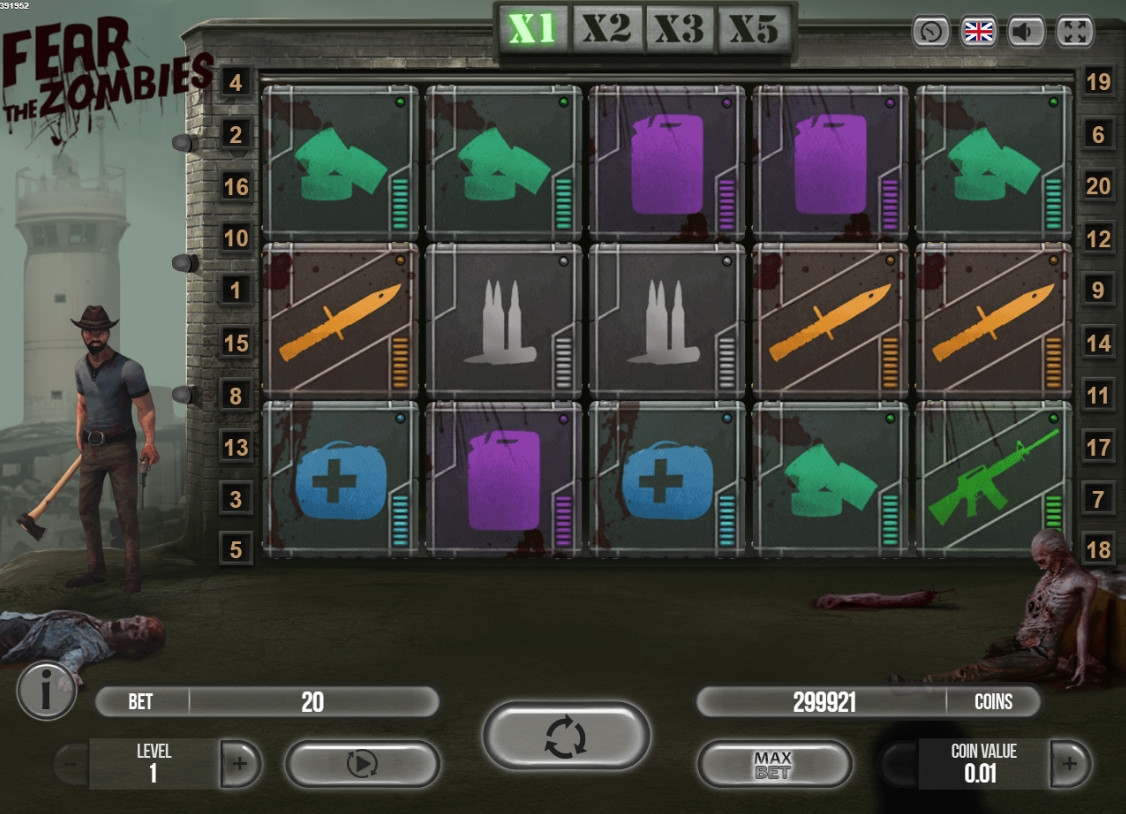Screen dimensions: 1126x814
Task: Open the game history clock icon
Action: coord(930,31)
